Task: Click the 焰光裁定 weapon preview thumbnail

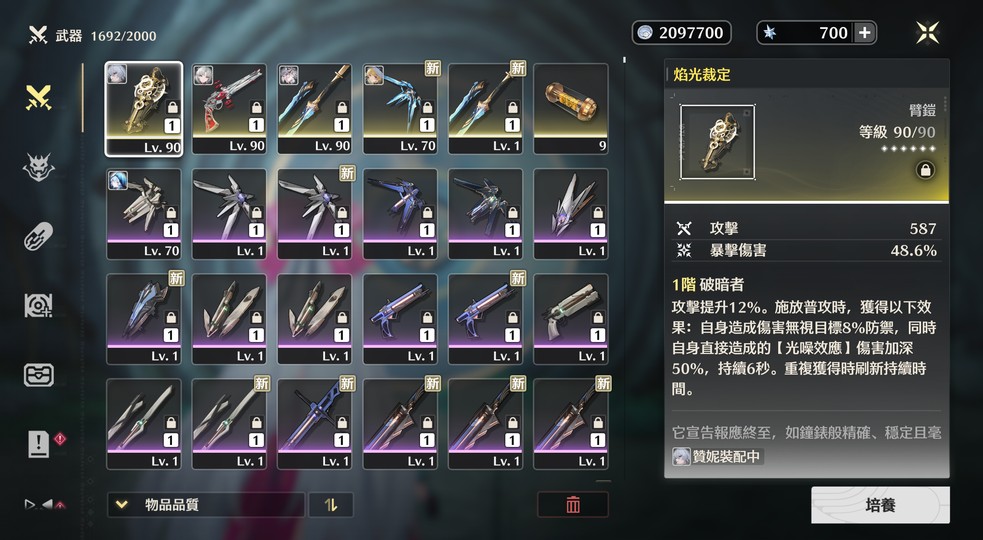Action: [717, 142]
